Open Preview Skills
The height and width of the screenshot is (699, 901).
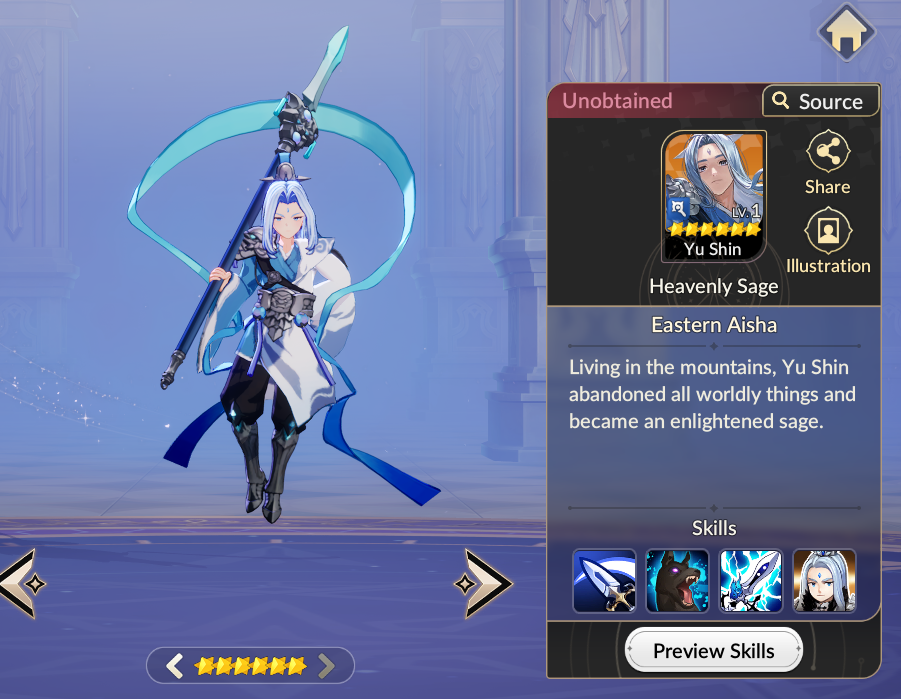pos(714,651)
